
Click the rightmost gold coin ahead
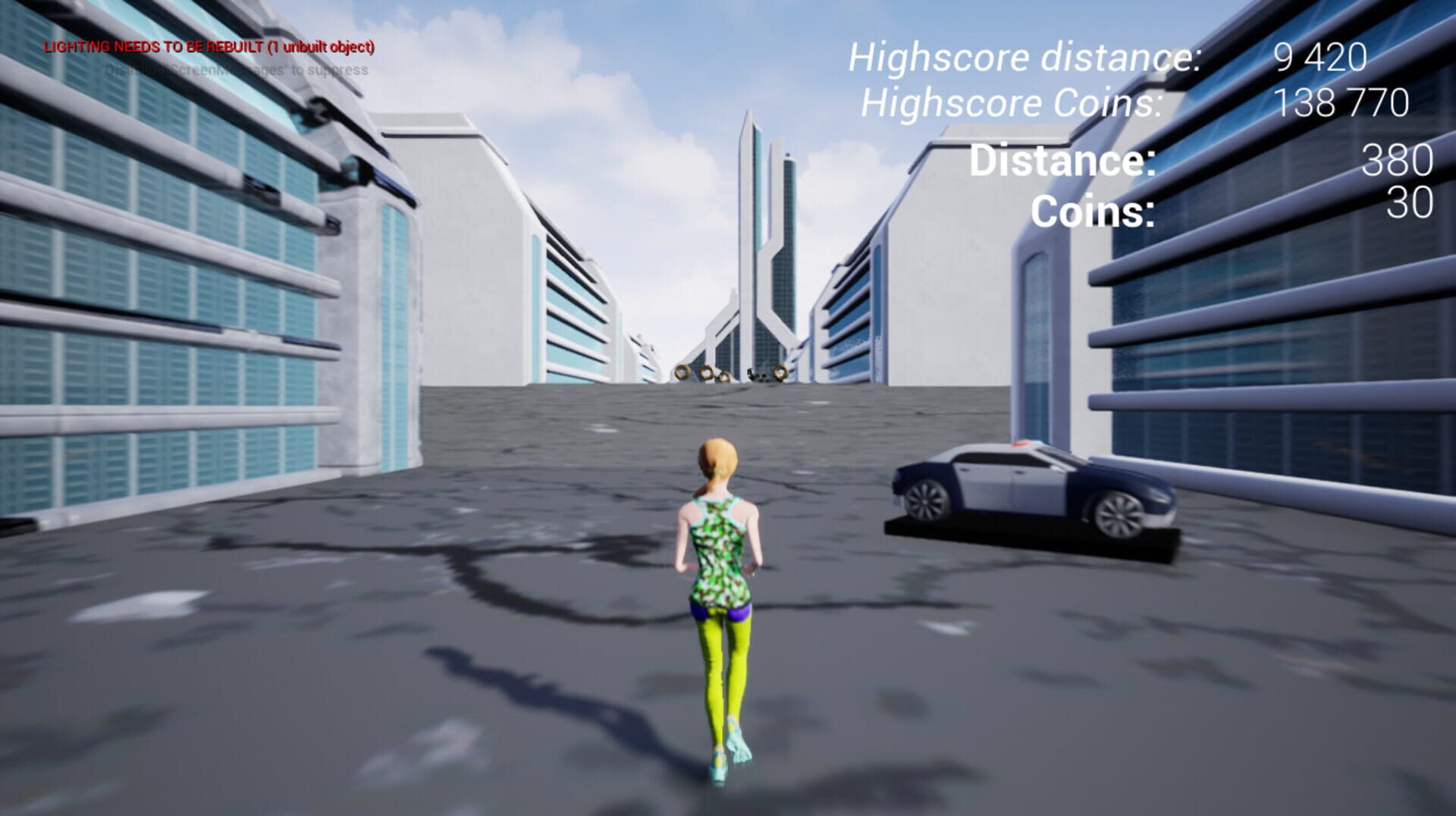780,371
